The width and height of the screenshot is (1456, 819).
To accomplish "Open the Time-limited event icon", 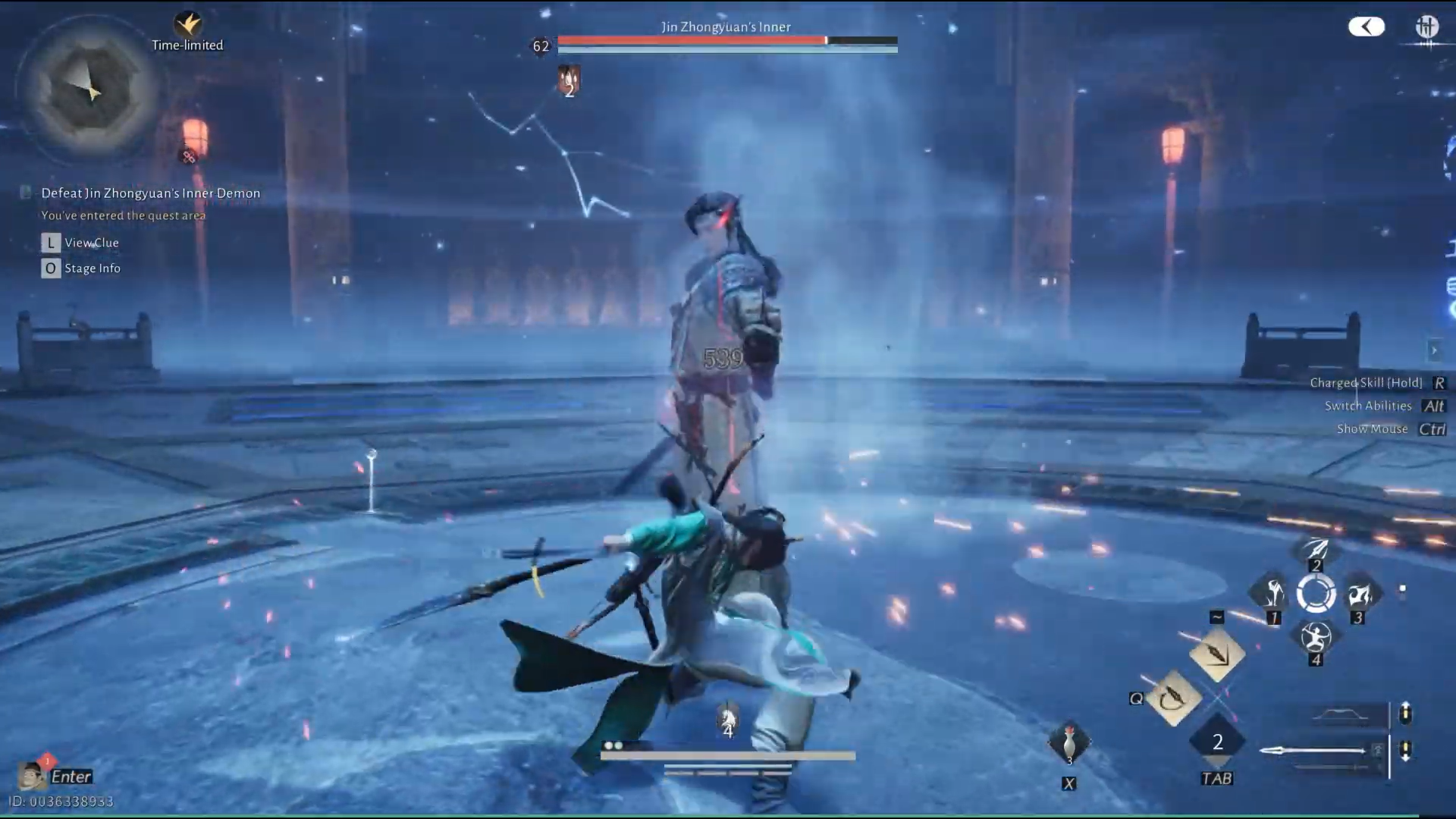I will [x=187, y=25].
